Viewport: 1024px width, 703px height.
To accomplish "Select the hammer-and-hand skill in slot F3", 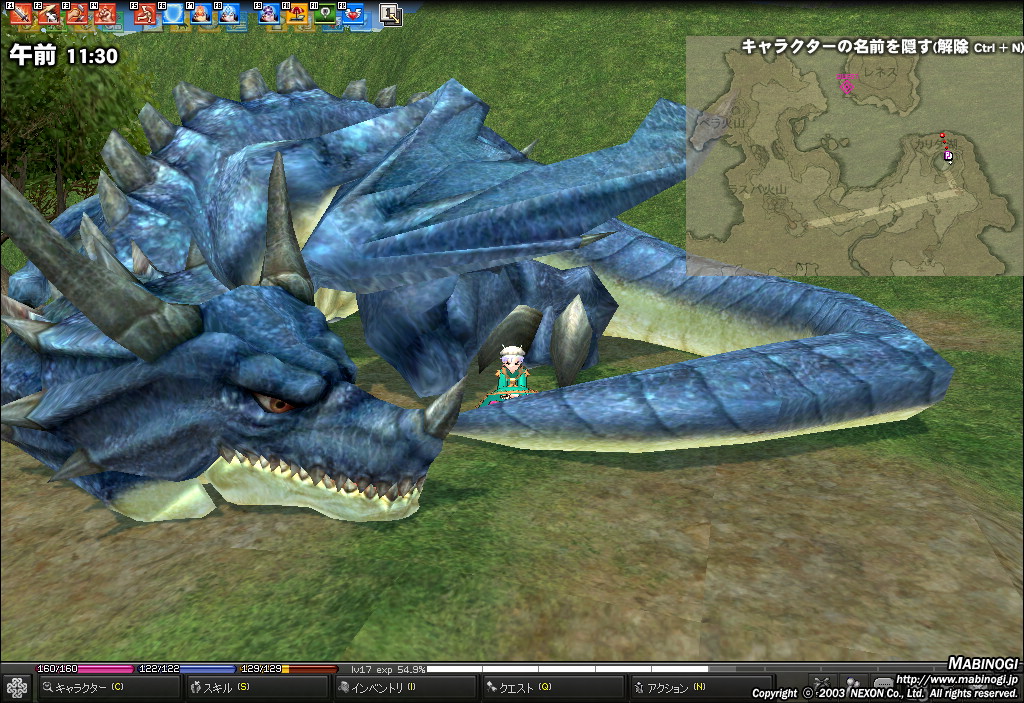I will pyautogui.click(x=77, y=14).
